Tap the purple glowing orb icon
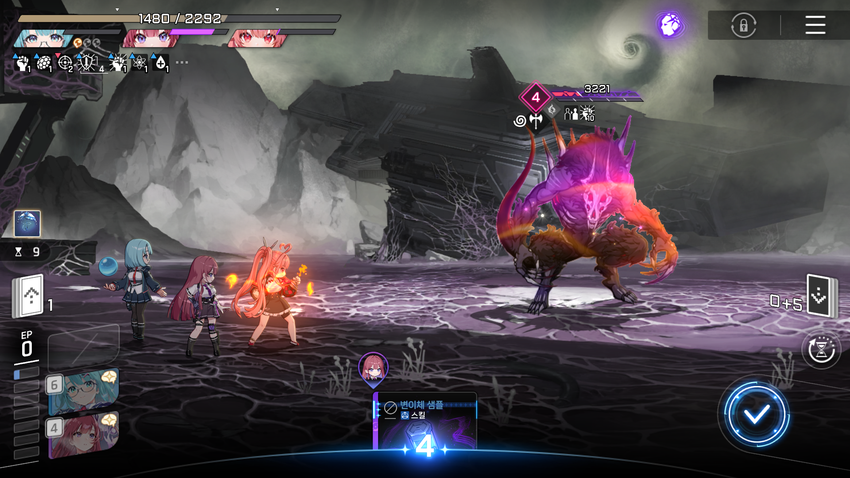Screen dimensions: 850x478 coord(670,25)
